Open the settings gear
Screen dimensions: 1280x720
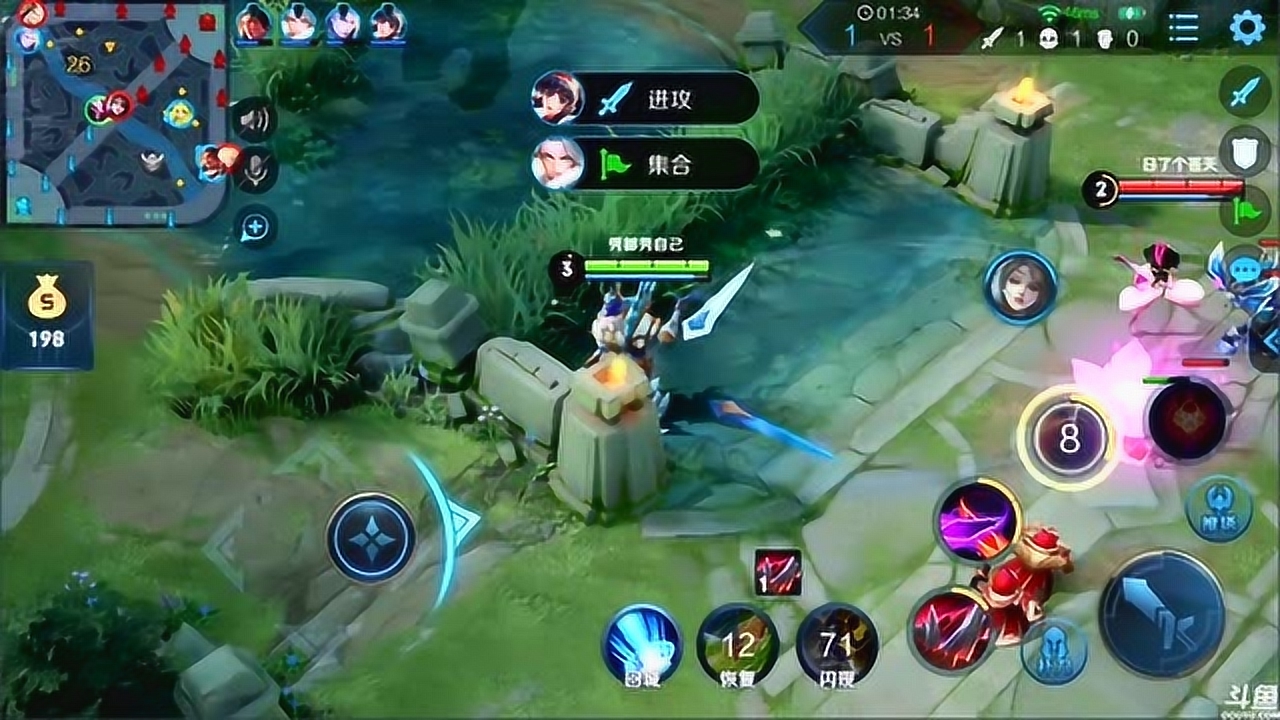click(x=1247, y=27)
